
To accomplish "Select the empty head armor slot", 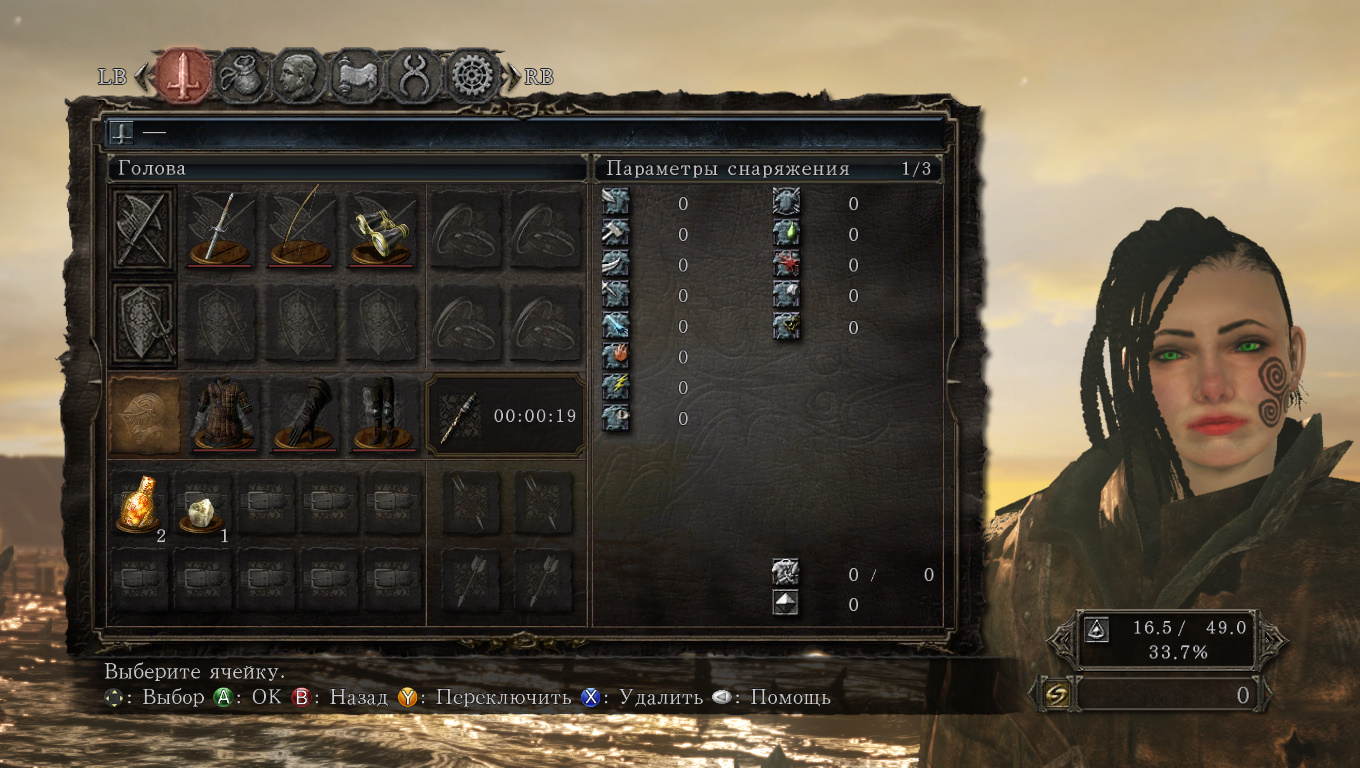I will tap(145, 415).
